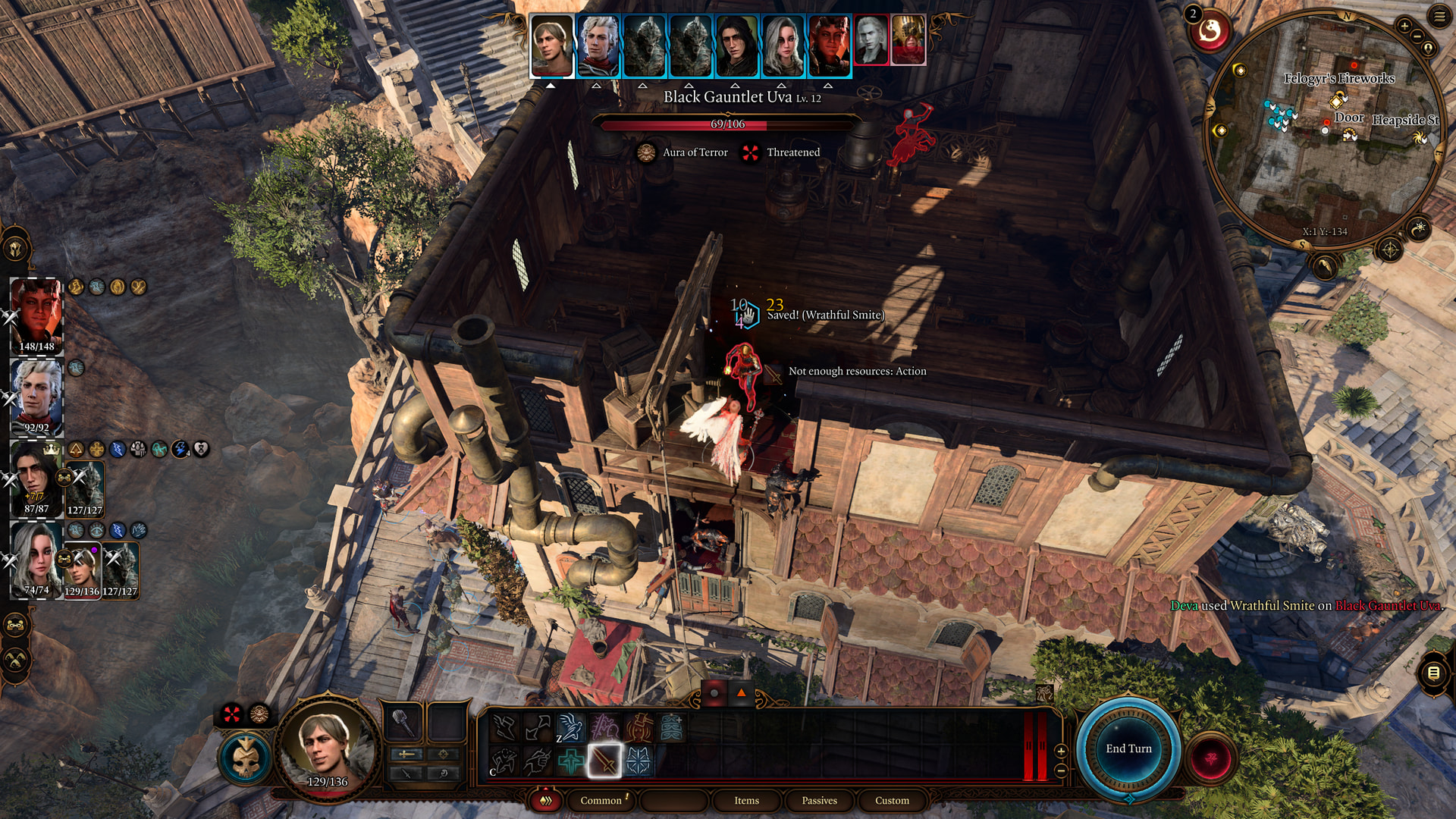Zoom out the minimap

coord(1417,36)
